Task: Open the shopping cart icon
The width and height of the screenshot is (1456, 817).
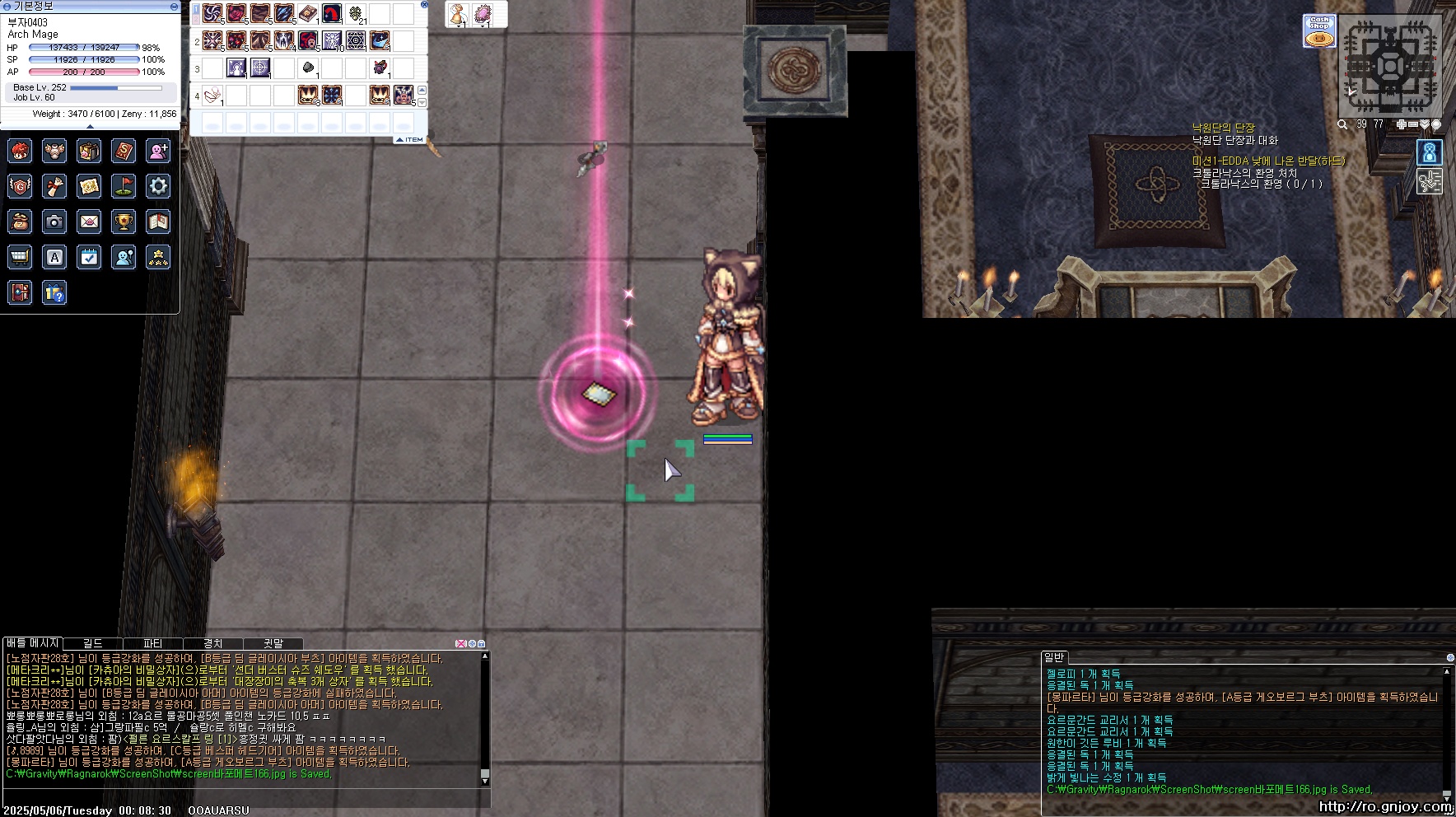Action: pyautogui.click(x=20, y=257)
